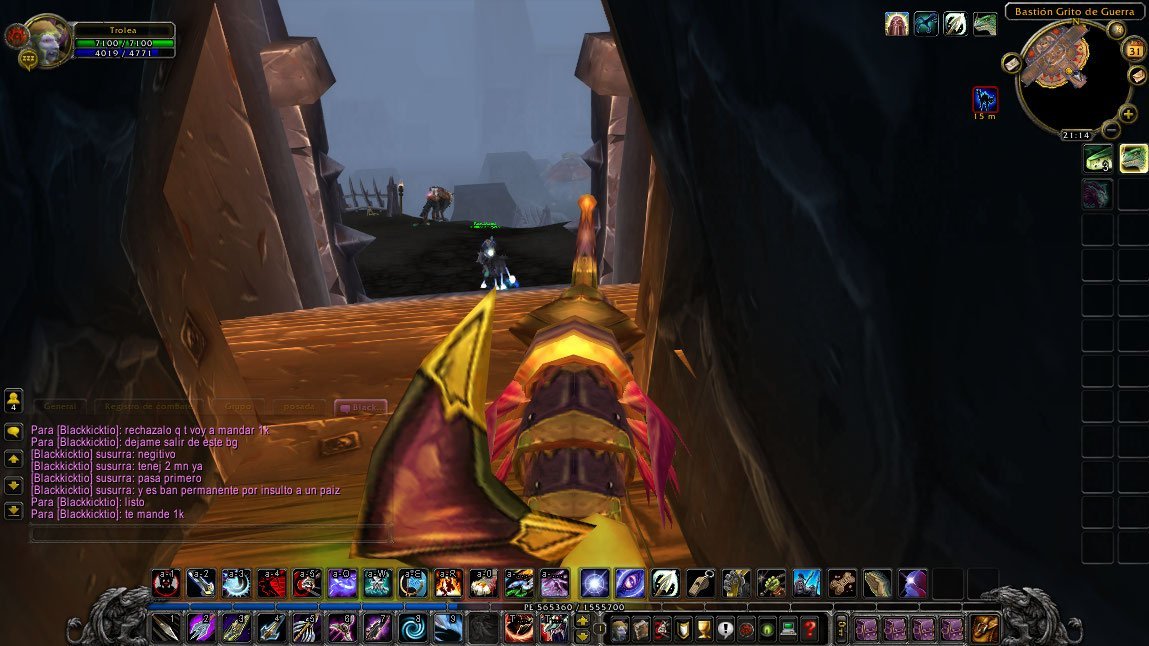The image size is (1149, 646).
Task: Open the social friends button showing 4
Action: 14,401
